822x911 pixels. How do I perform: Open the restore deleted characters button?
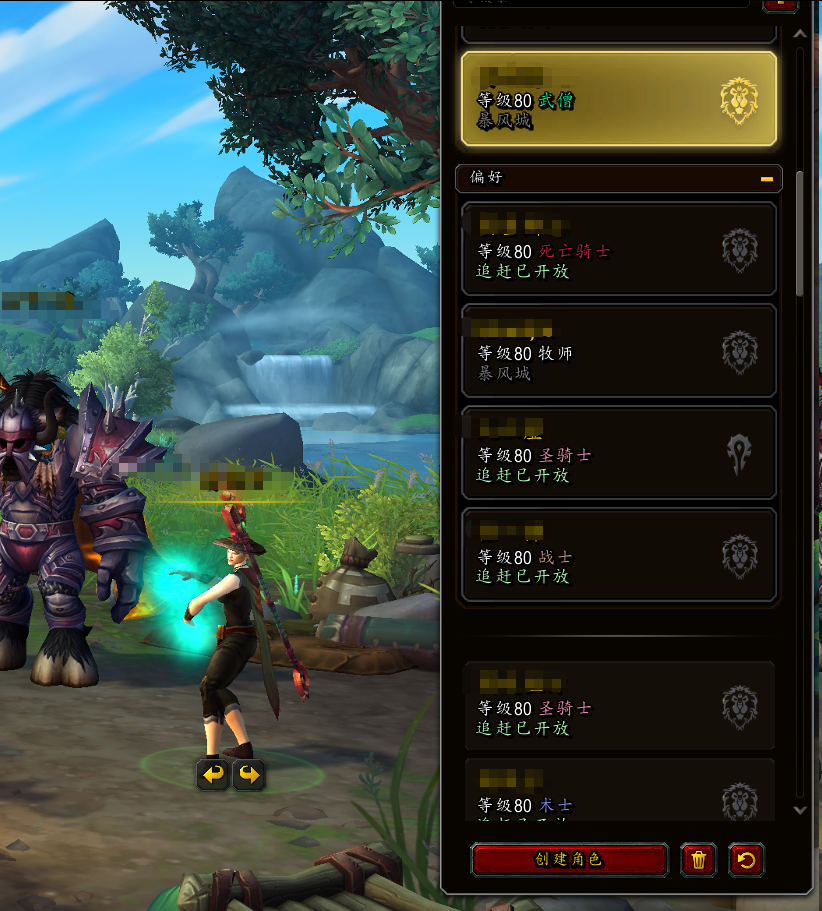[x=746, y=859]
